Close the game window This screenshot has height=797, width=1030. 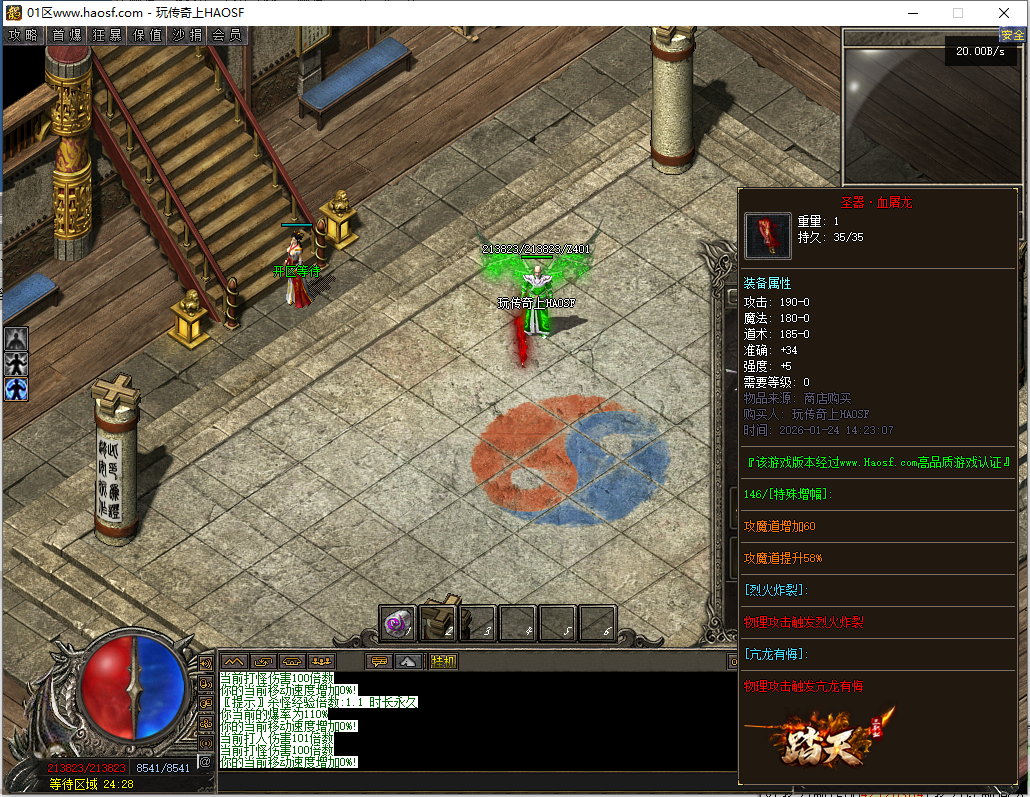pos(1004,13)
